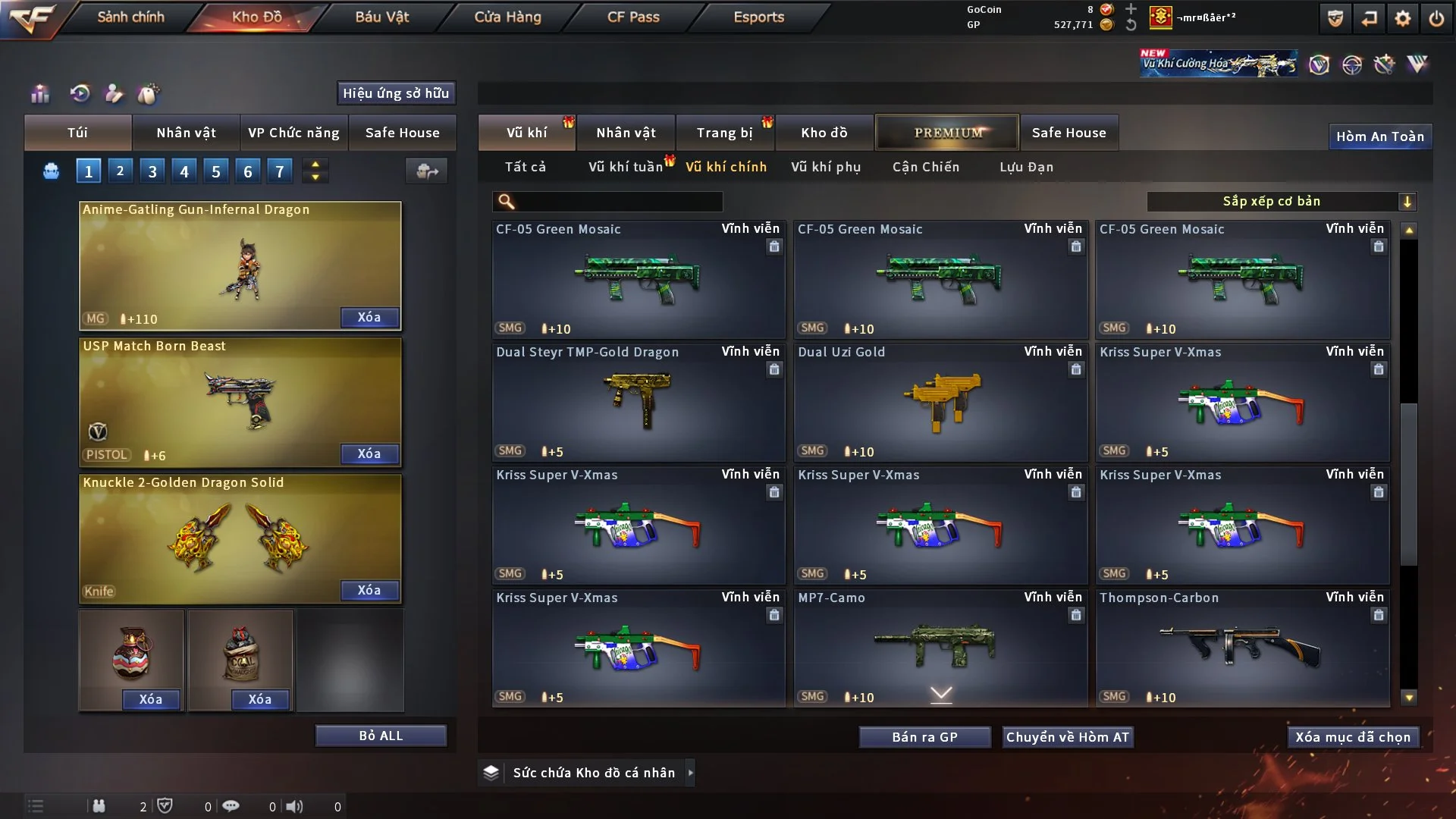Select bag preset number 3
The image size is (1456, 819).
(x=152, y=171)
